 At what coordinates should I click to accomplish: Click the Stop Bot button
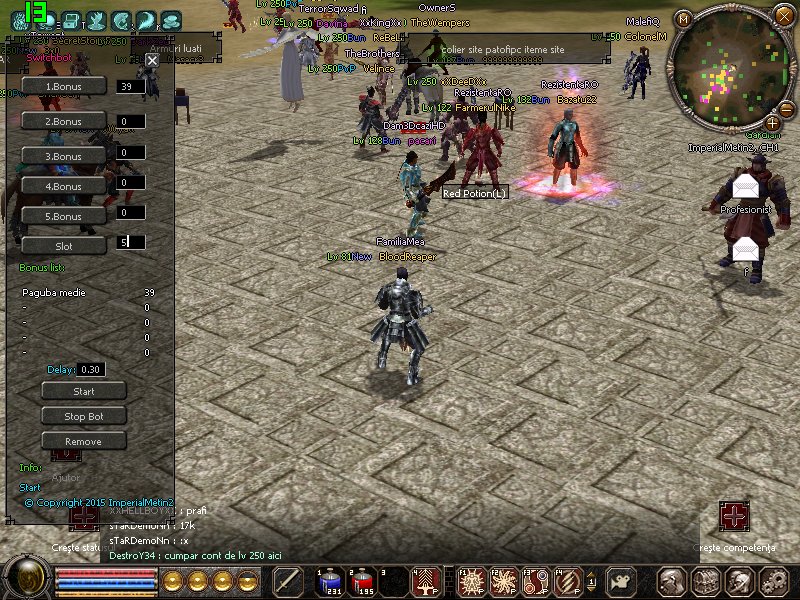coord(84,416)
